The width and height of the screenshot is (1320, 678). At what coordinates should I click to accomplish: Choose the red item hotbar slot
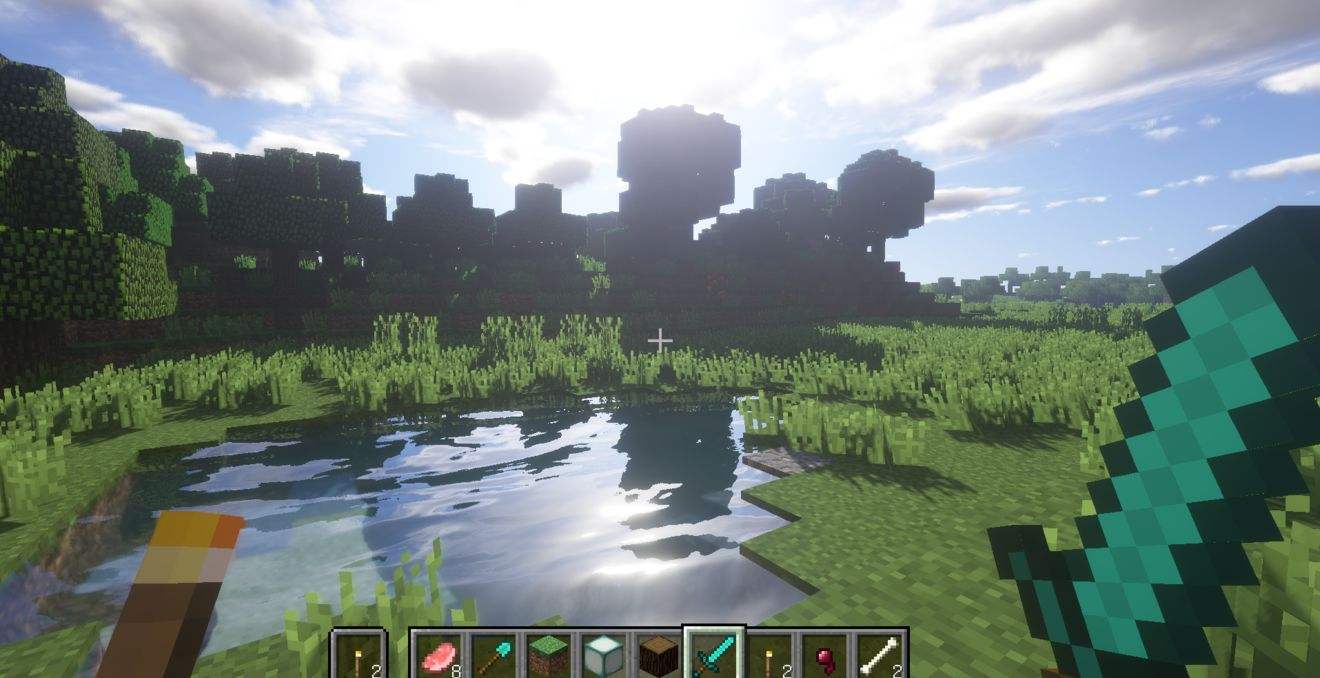(x=825, y=655)
